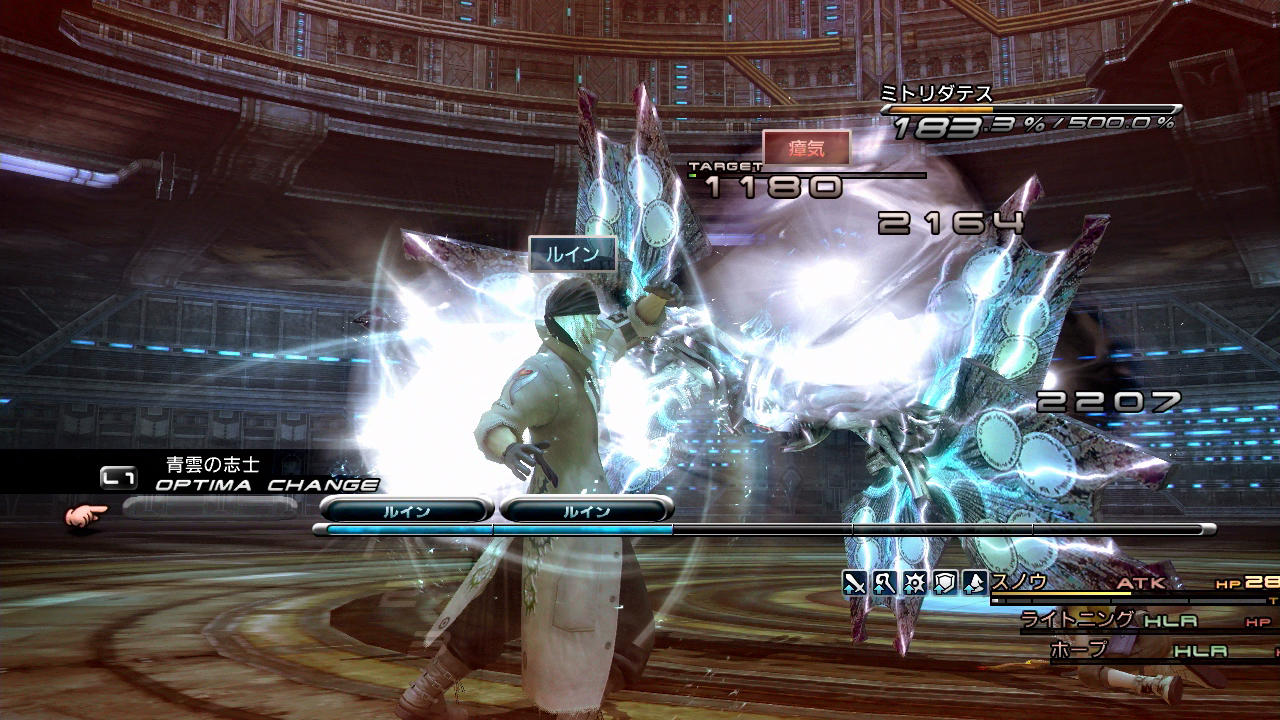
Task: Pick Hope's party entry
Action: (x=1080, y=650)
